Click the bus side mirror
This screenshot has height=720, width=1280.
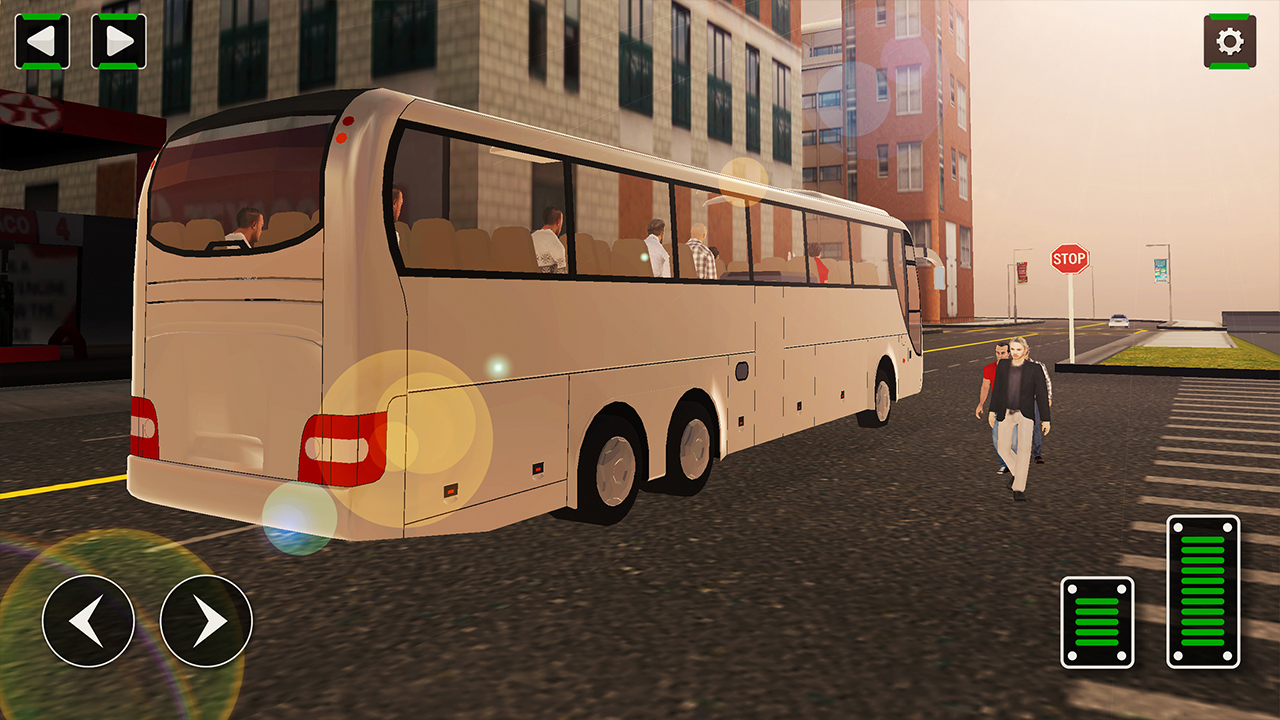(x=938, y=272)
